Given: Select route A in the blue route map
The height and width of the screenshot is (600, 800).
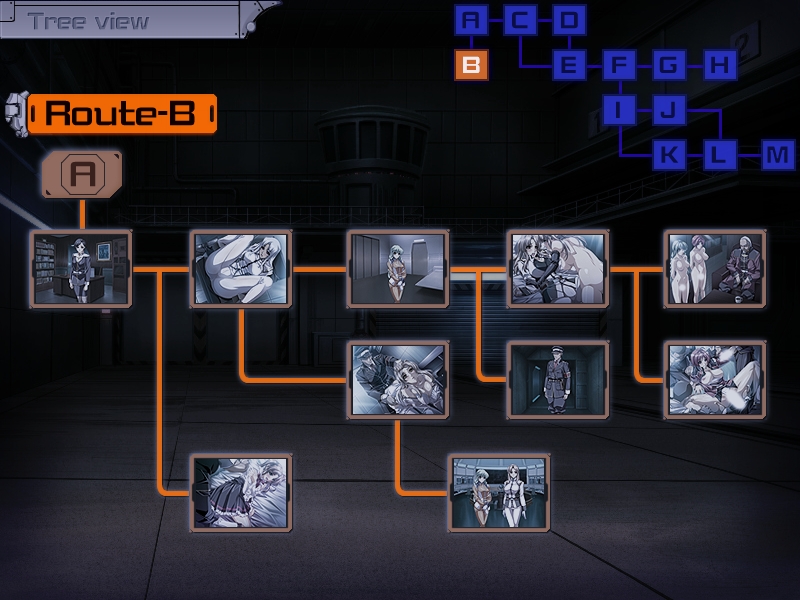Looking at the screenshot, I should pos(472,20).
